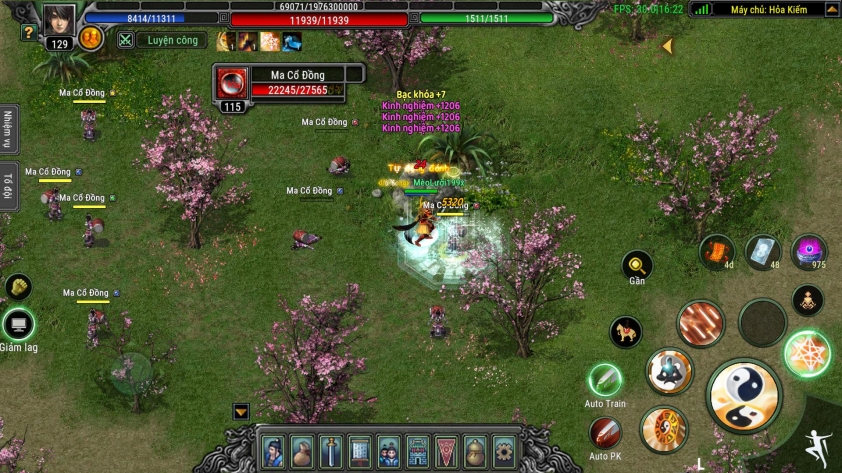
Task: Open the money pouch bag in the bottom bar
Action: [302, 451]
